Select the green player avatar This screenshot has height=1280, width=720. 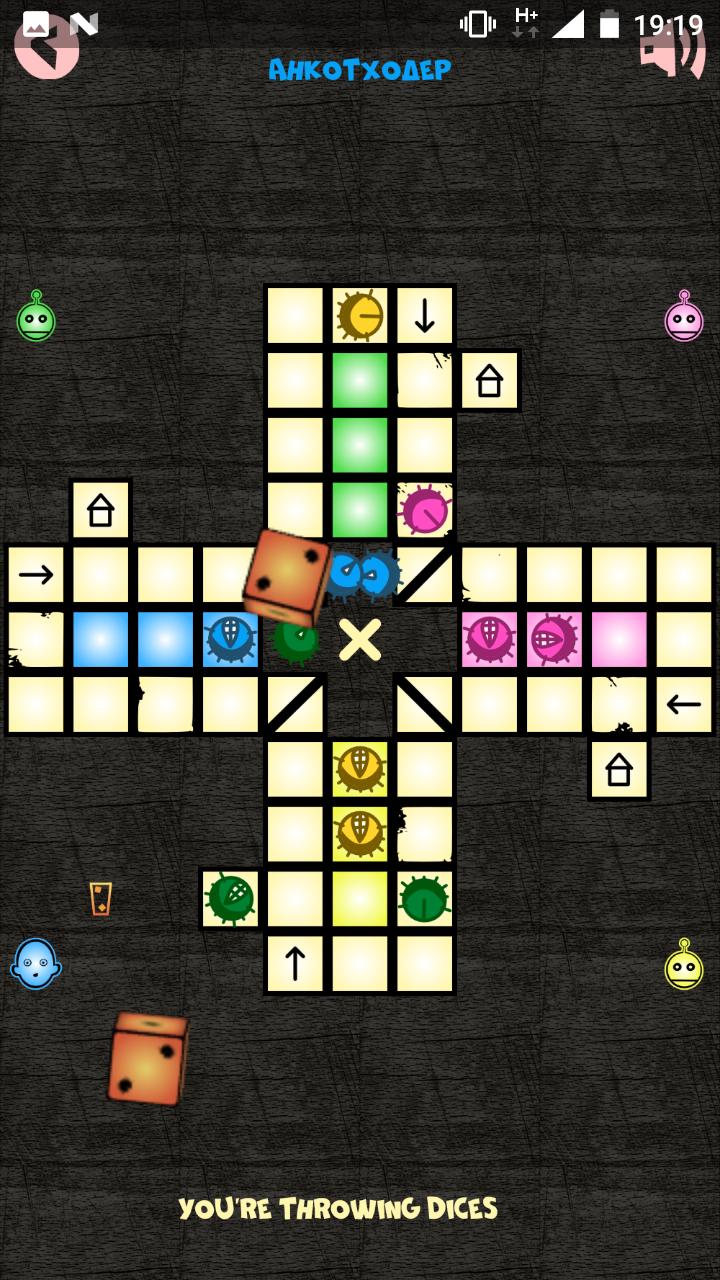(x=37, y=319)
